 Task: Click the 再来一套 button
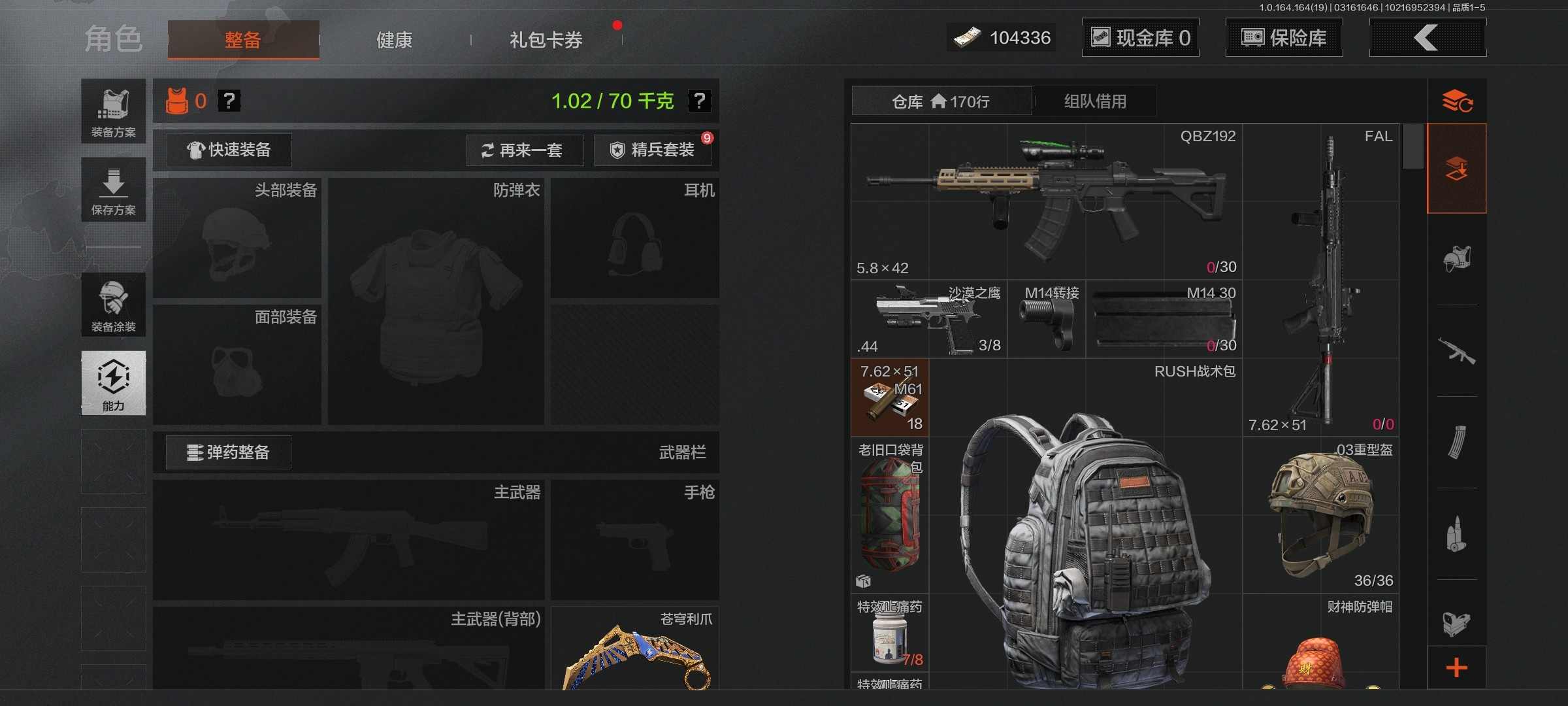click(525, 150)
